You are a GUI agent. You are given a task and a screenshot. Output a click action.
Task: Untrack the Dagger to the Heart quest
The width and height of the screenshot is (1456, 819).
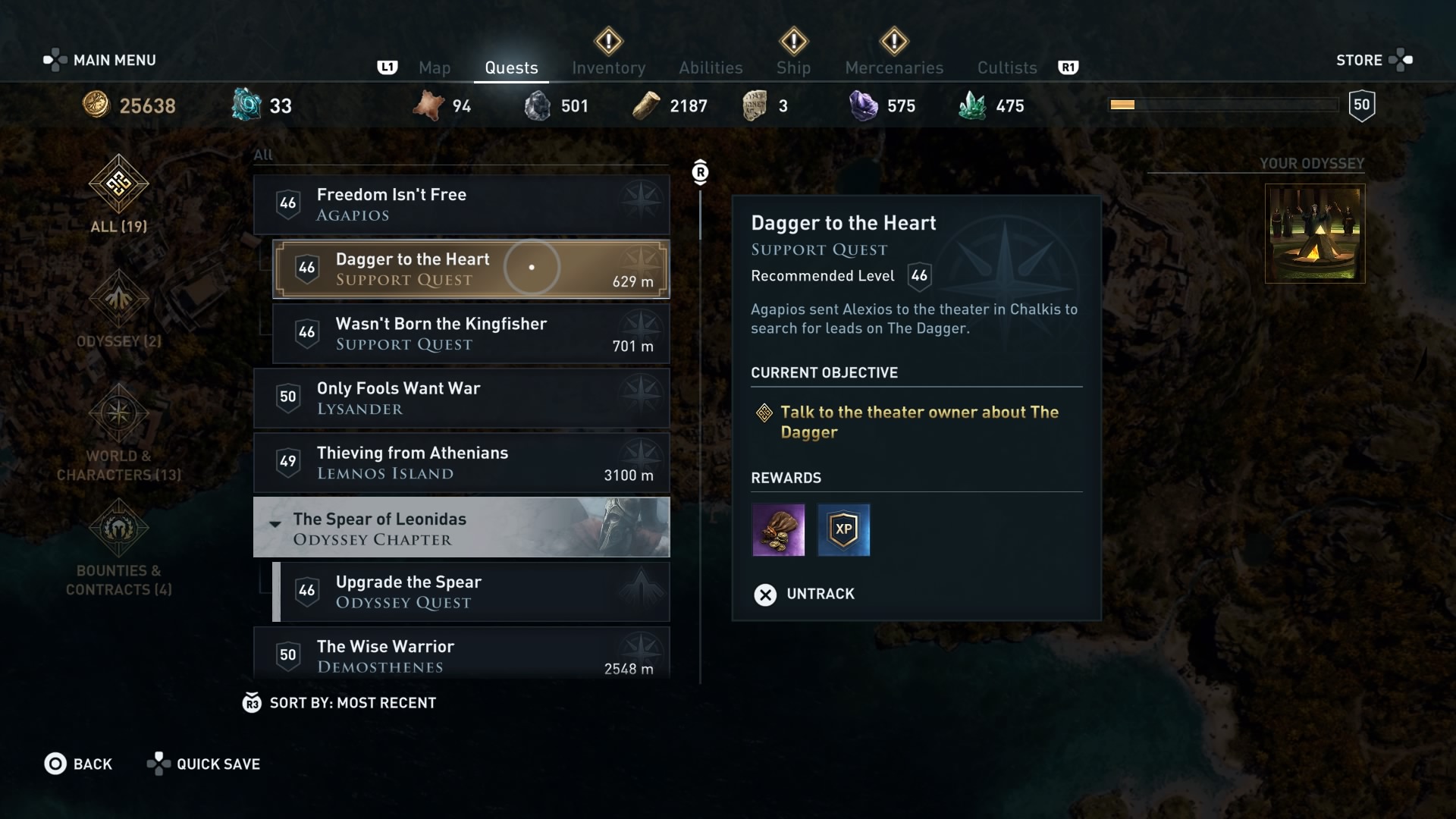pos(805,594)
